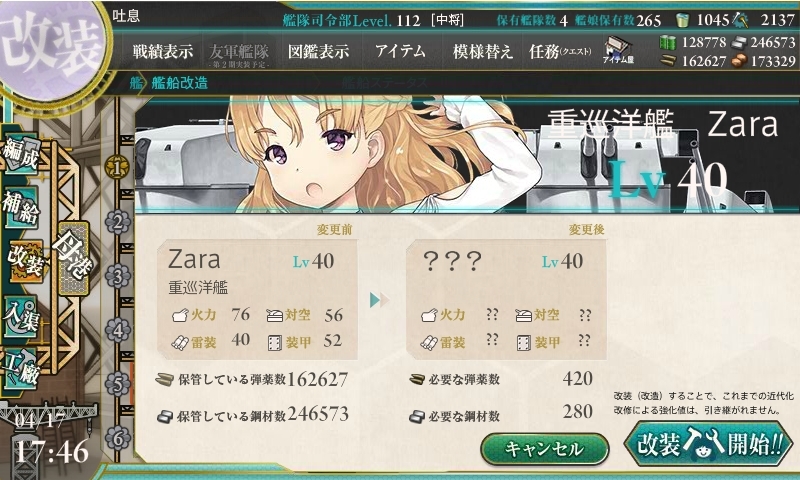Go to 編成 fleet composition

pyautogui.click(x=24, y=153)
